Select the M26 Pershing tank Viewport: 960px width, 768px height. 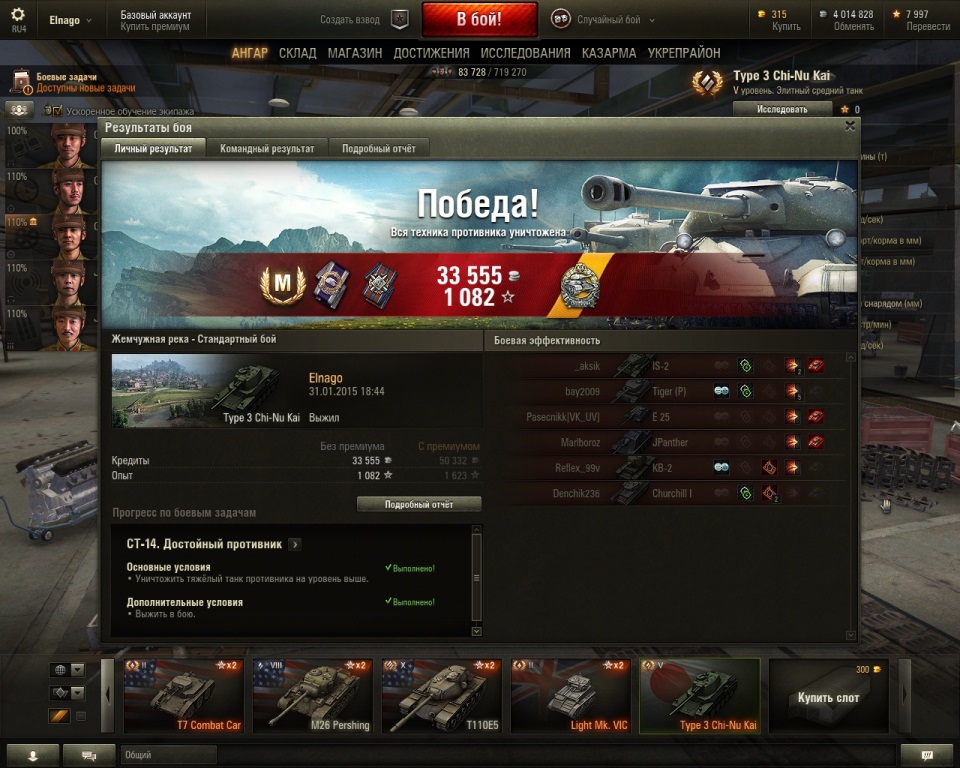coord(312,696)
